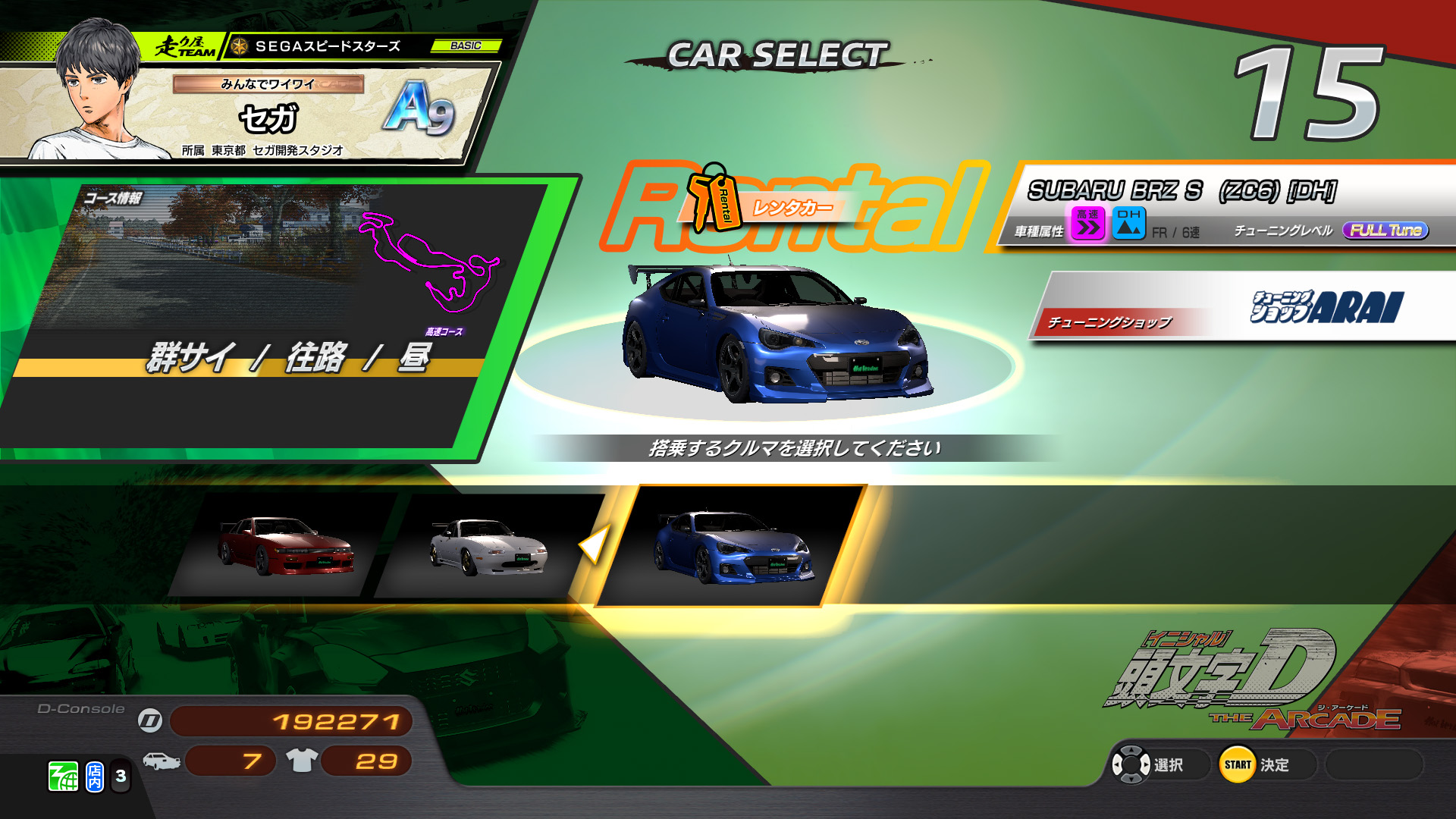This screenshot has width=1456, height=819.
Task: Click the magenta course map outline
Action: click(428, 262)
